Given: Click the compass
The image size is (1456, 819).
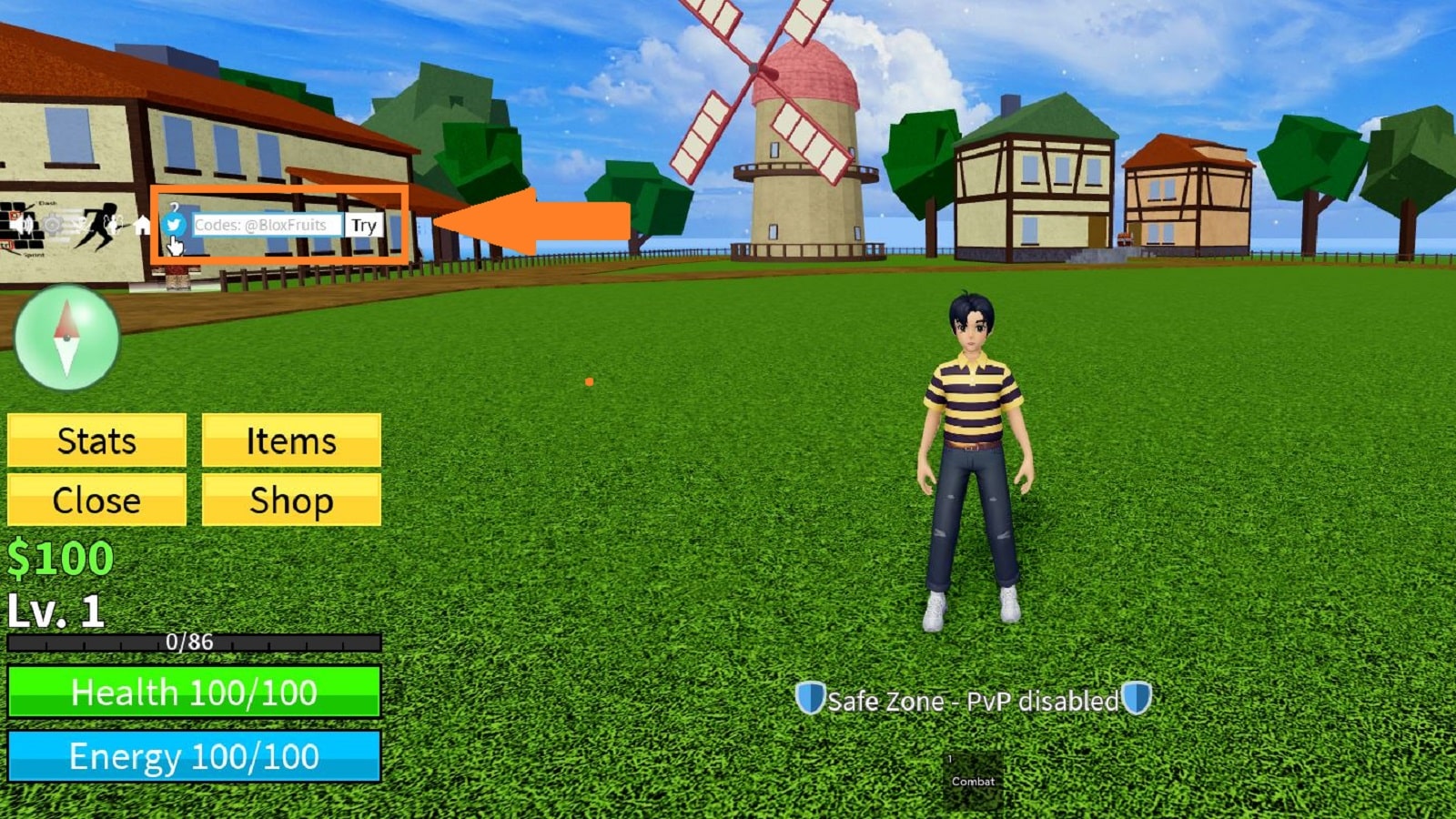Looking at the screenshot, I should click(x=66, y=338).
